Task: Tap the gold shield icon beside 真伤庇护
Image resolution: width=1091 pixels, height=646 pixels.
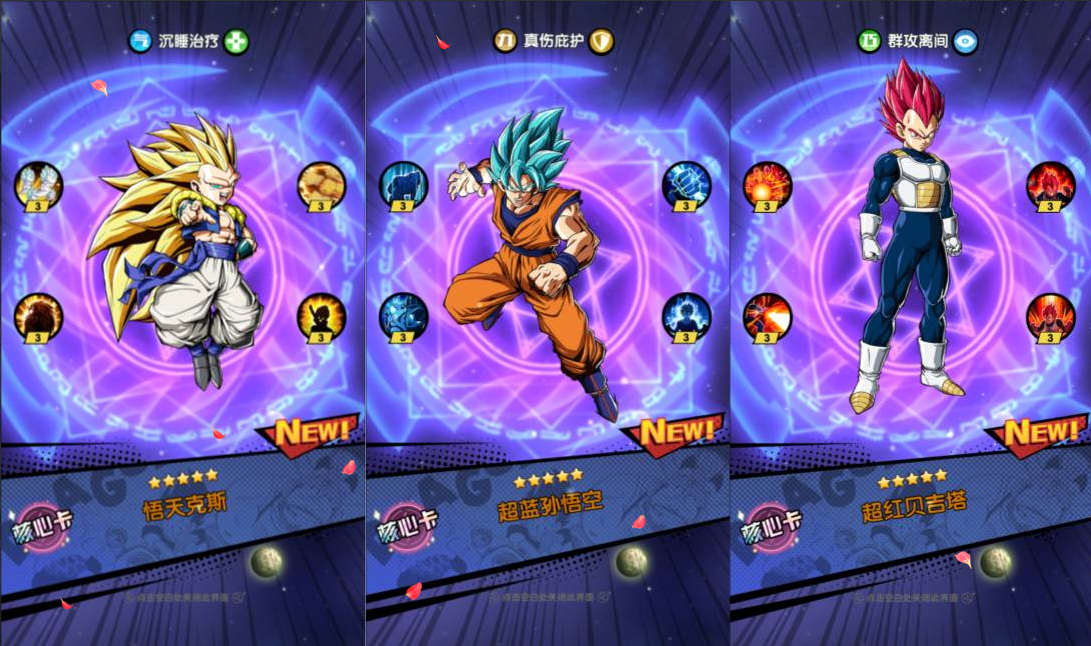Action: [601, 41]
